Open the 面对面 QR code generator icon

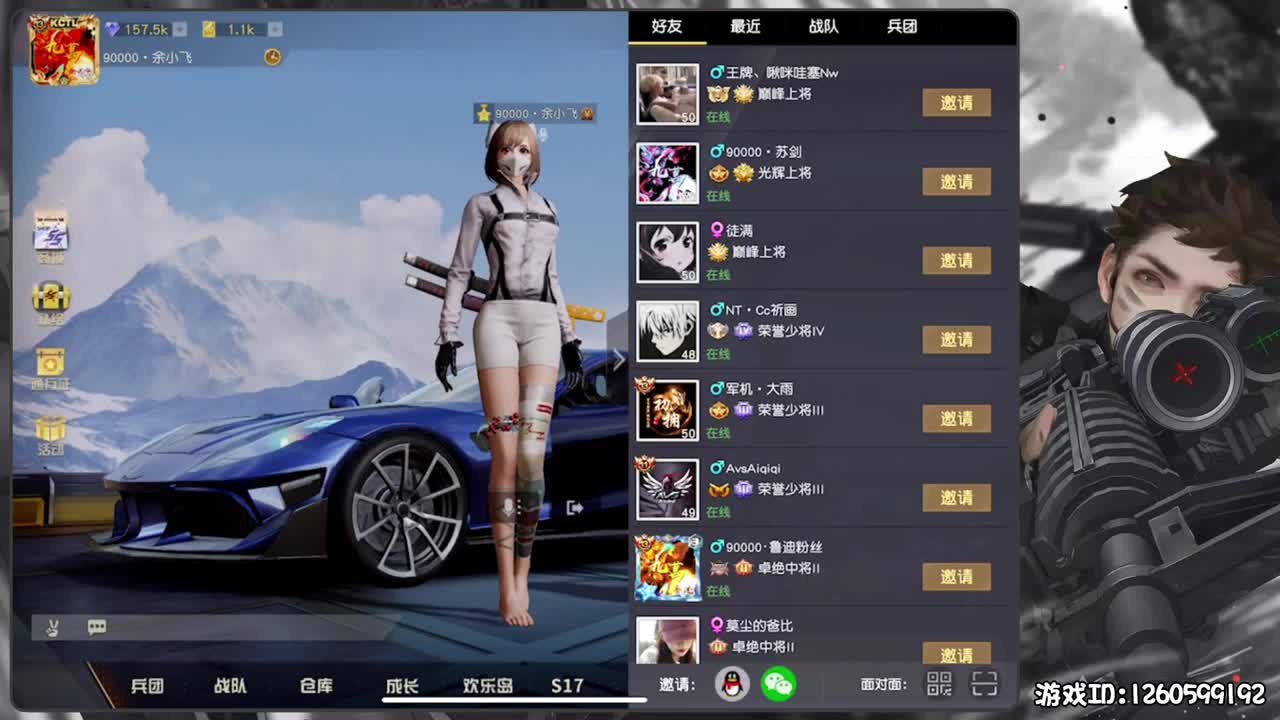pos(940,684)
